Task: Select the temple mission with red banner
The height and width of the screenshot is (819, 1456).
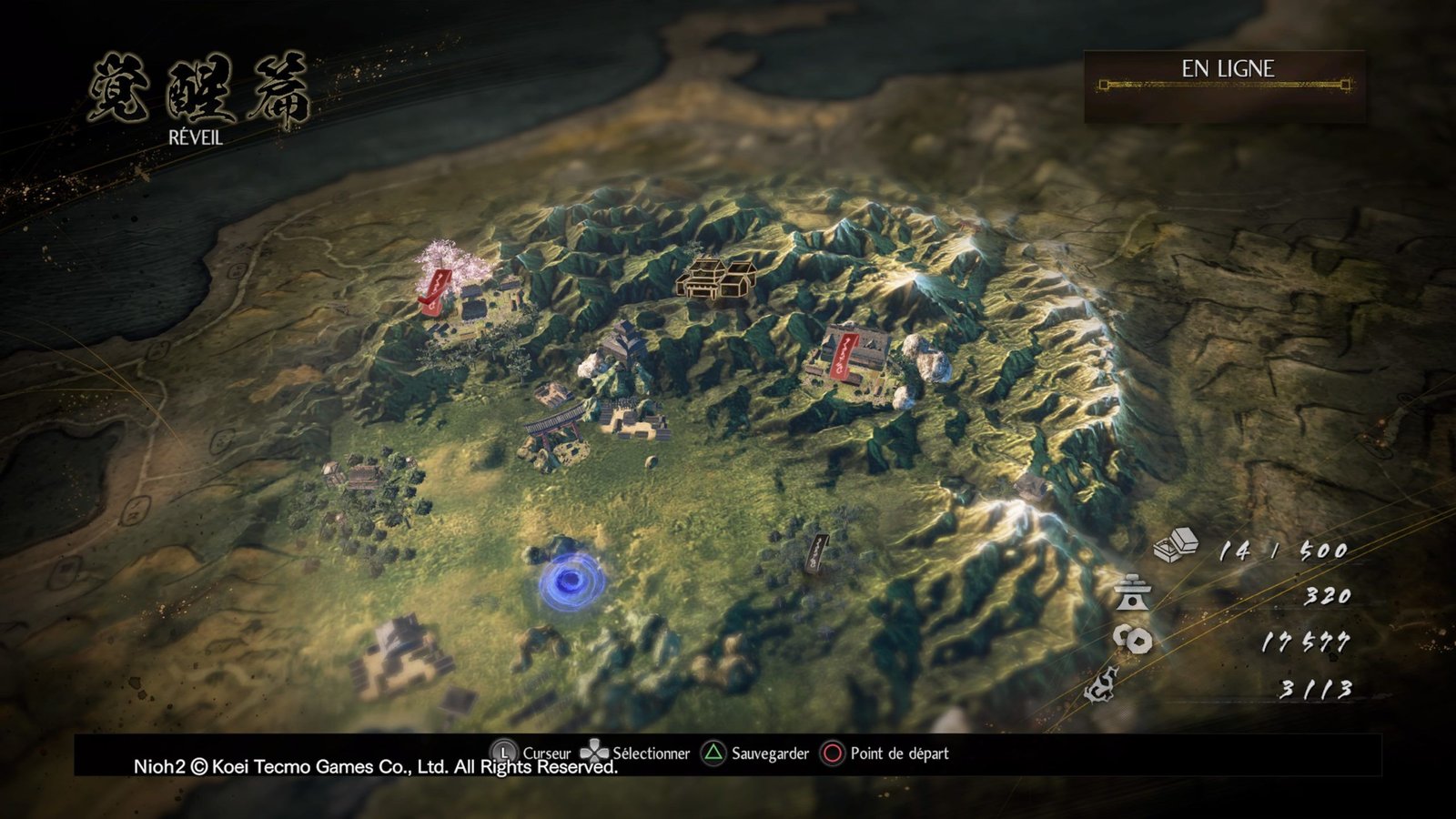Action: click(x=848, y=355)
